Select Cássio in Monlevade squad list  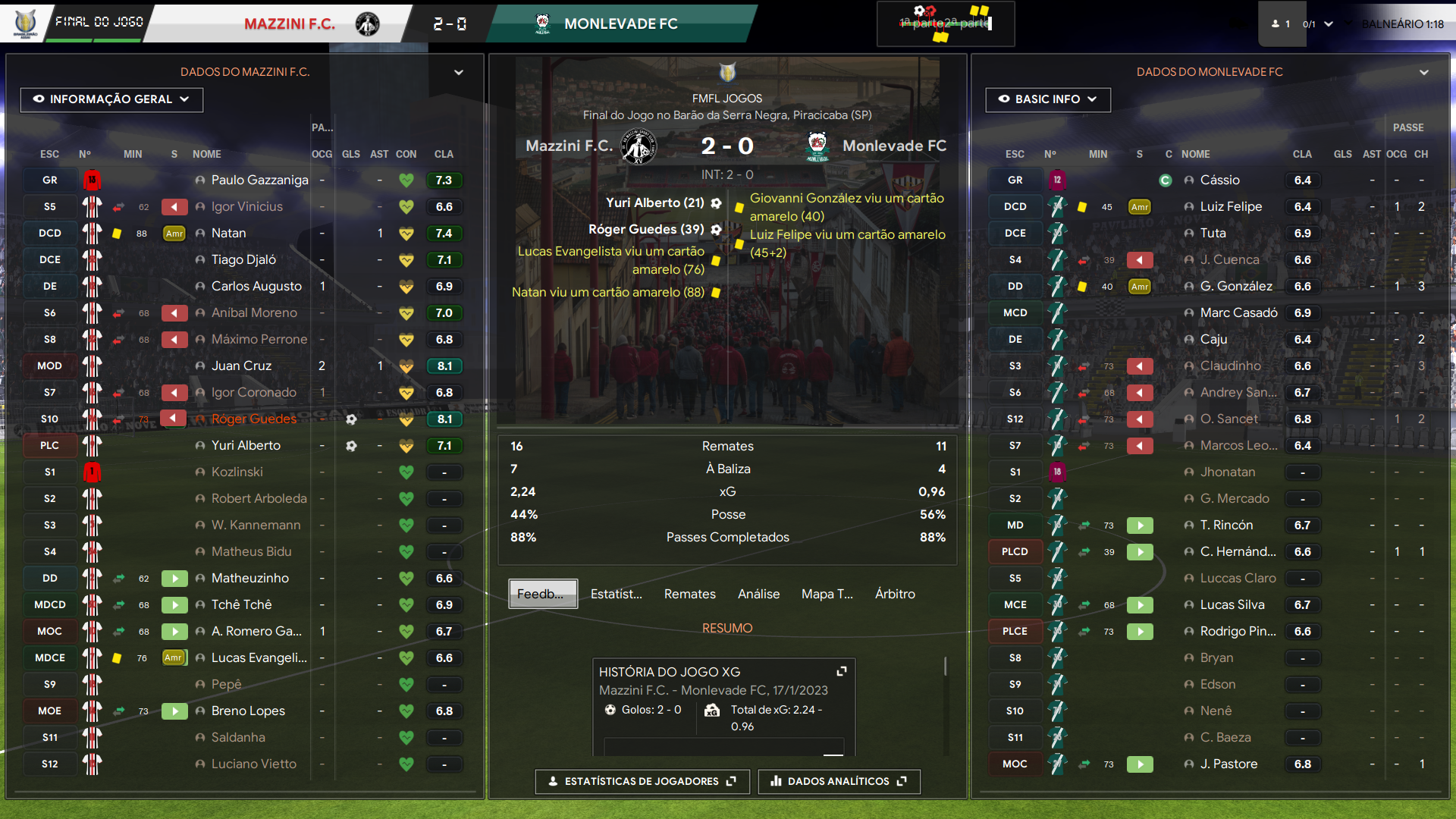click(x=1219, y=180)
